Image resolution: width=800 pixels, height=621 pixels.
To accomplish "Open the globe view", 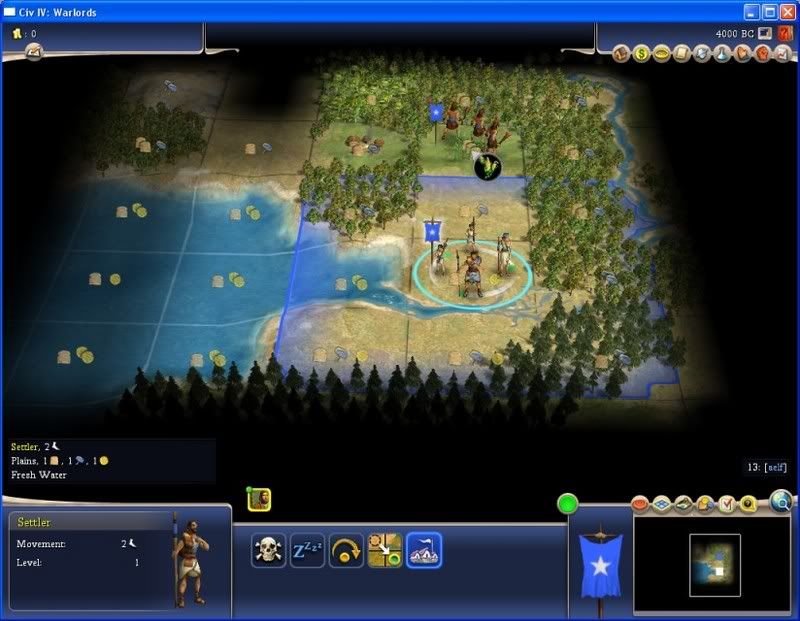I will pyautogui.click(x=781, y=501).
